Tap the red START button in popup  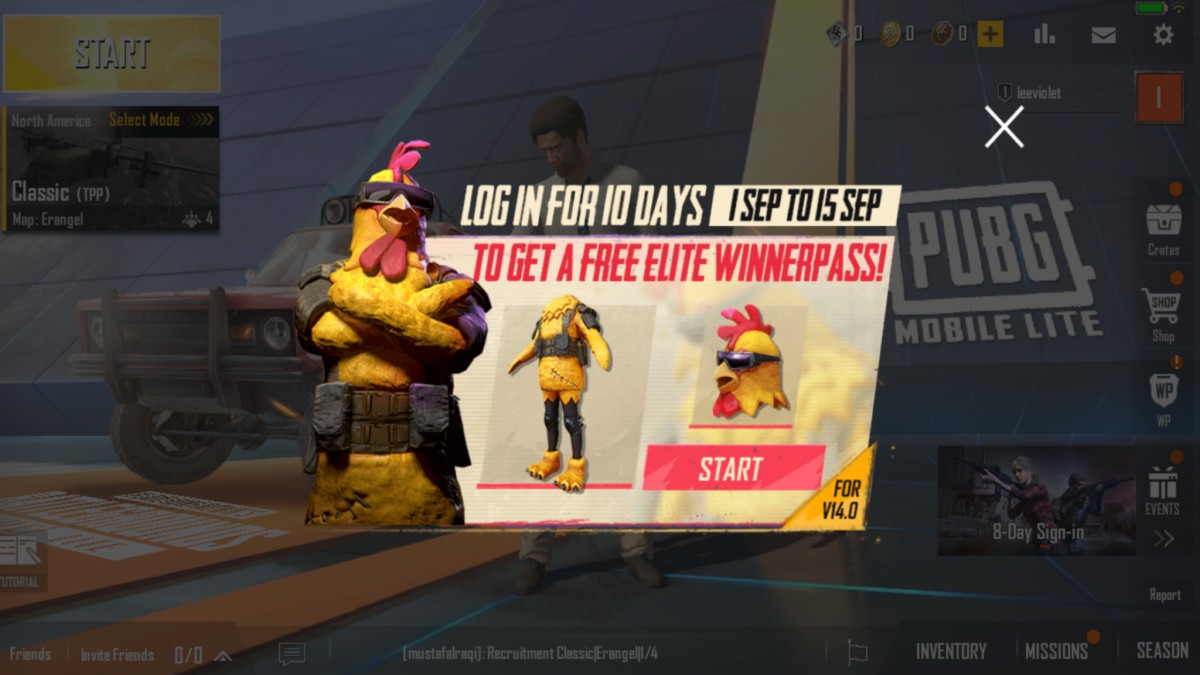[x=733, y=468]
